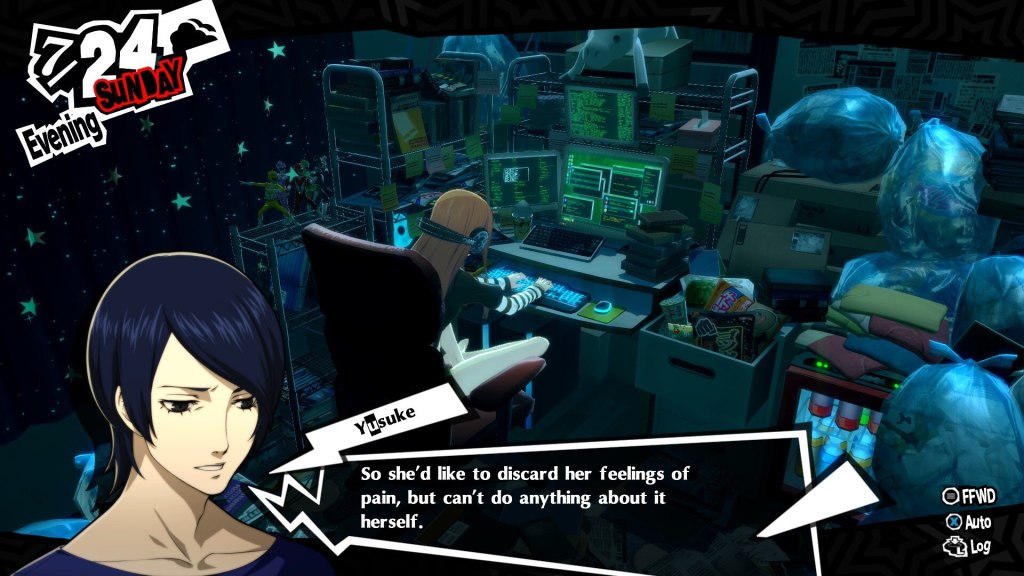
Task: Toggle Auto dialogue advance
Action: 968,521
